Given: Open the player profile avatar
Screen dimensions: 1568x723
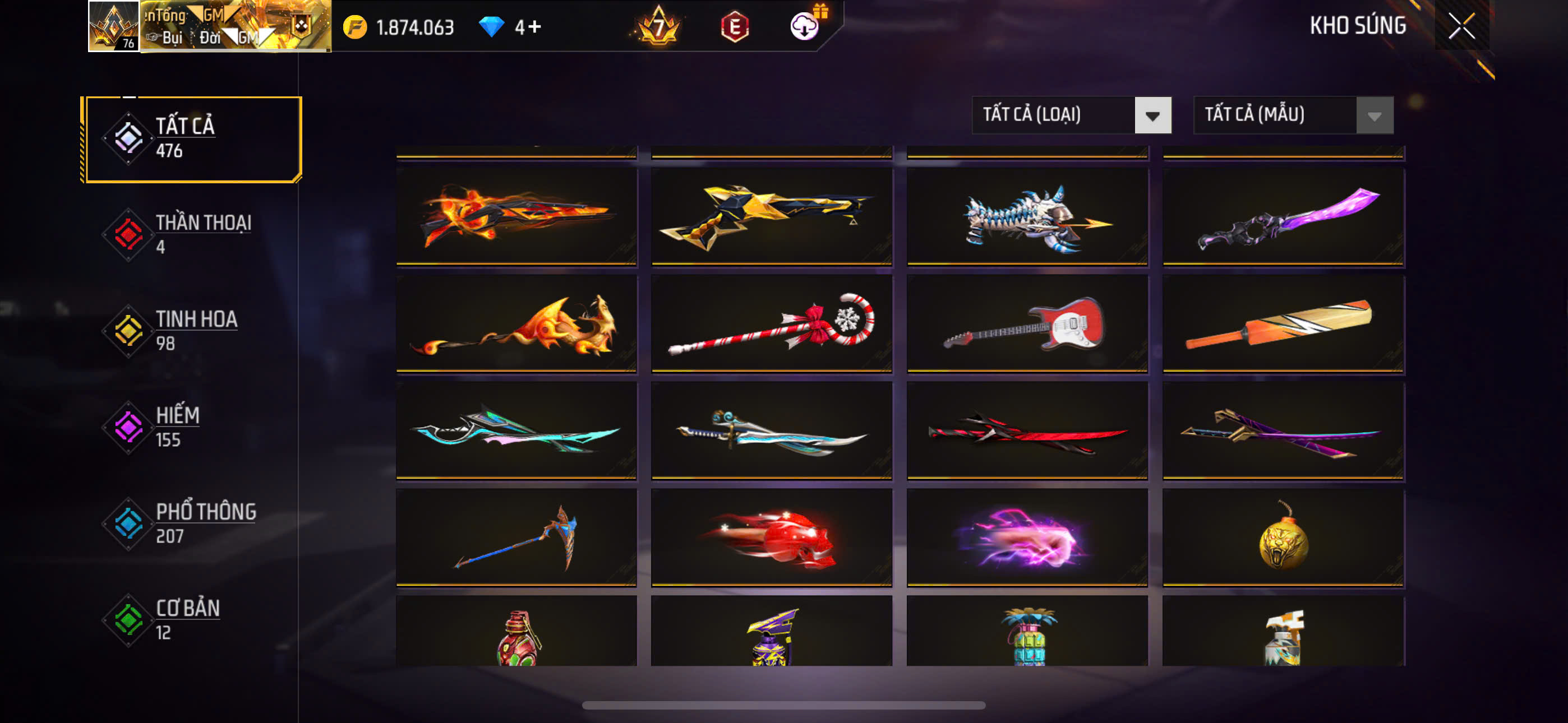Looking at the screenshot, I should tap(114, 26).
